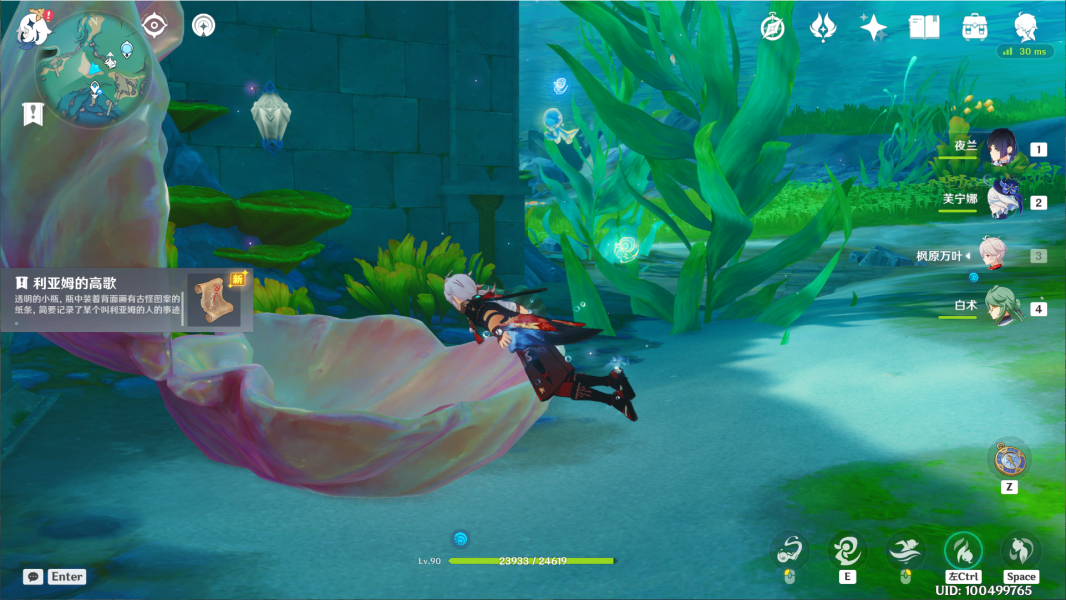1066x600 pixels.
Task: Open the 利亚姆的高歌 item notification
Action: [128, 297]
